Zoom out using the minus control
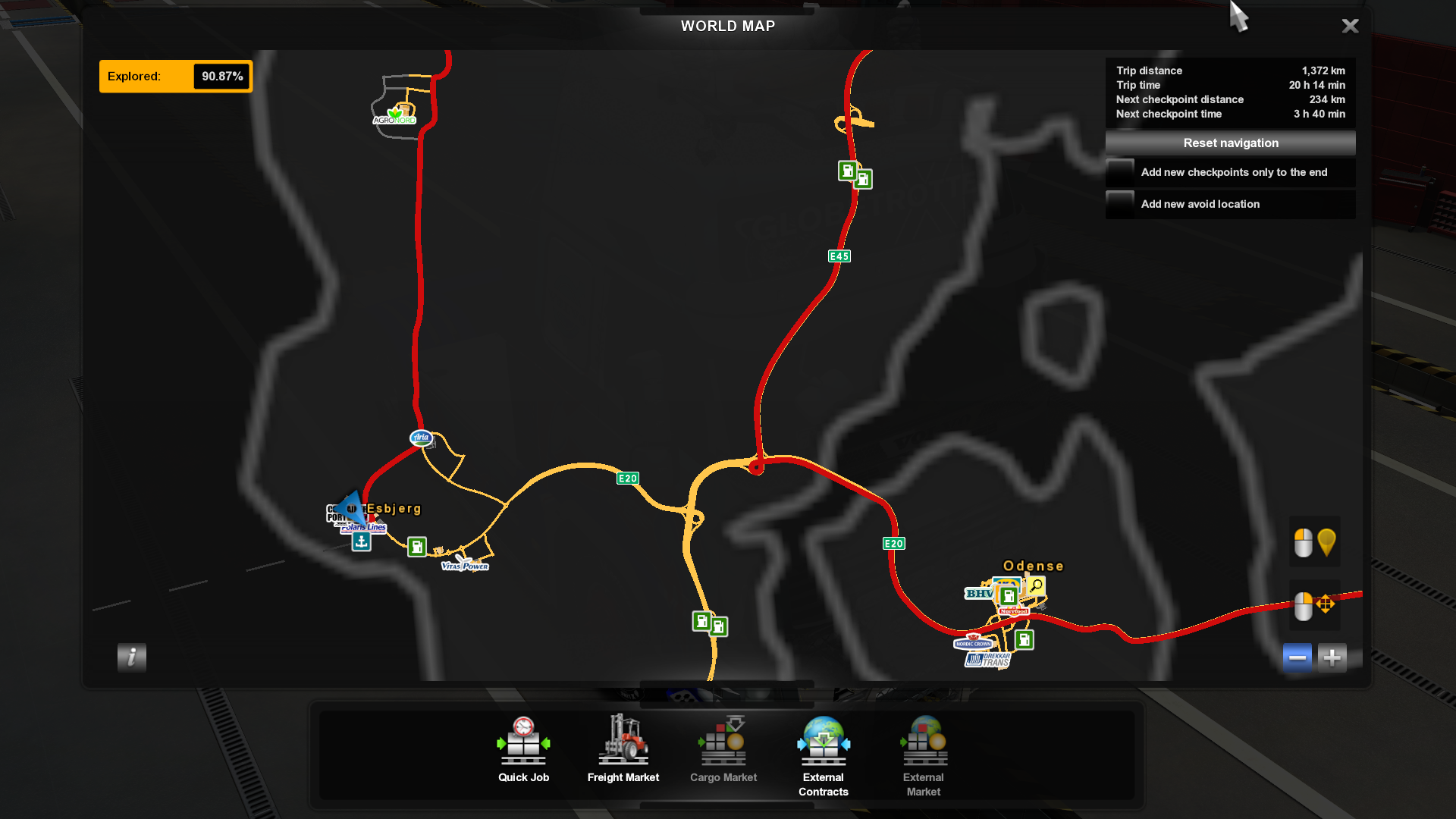1456x819 pixels. [1297, 657]
